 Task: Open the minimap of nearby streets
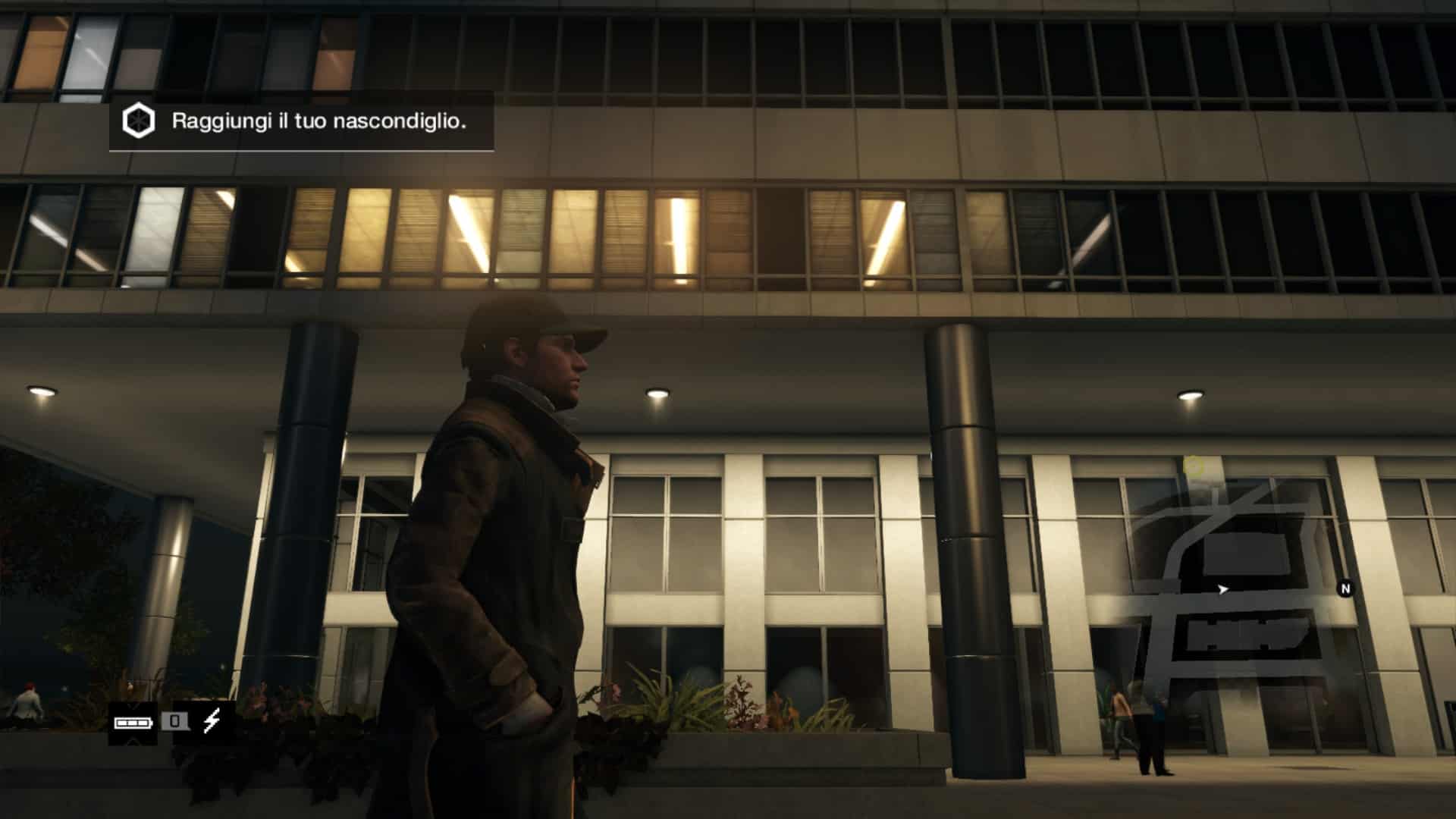point(1236,591)
